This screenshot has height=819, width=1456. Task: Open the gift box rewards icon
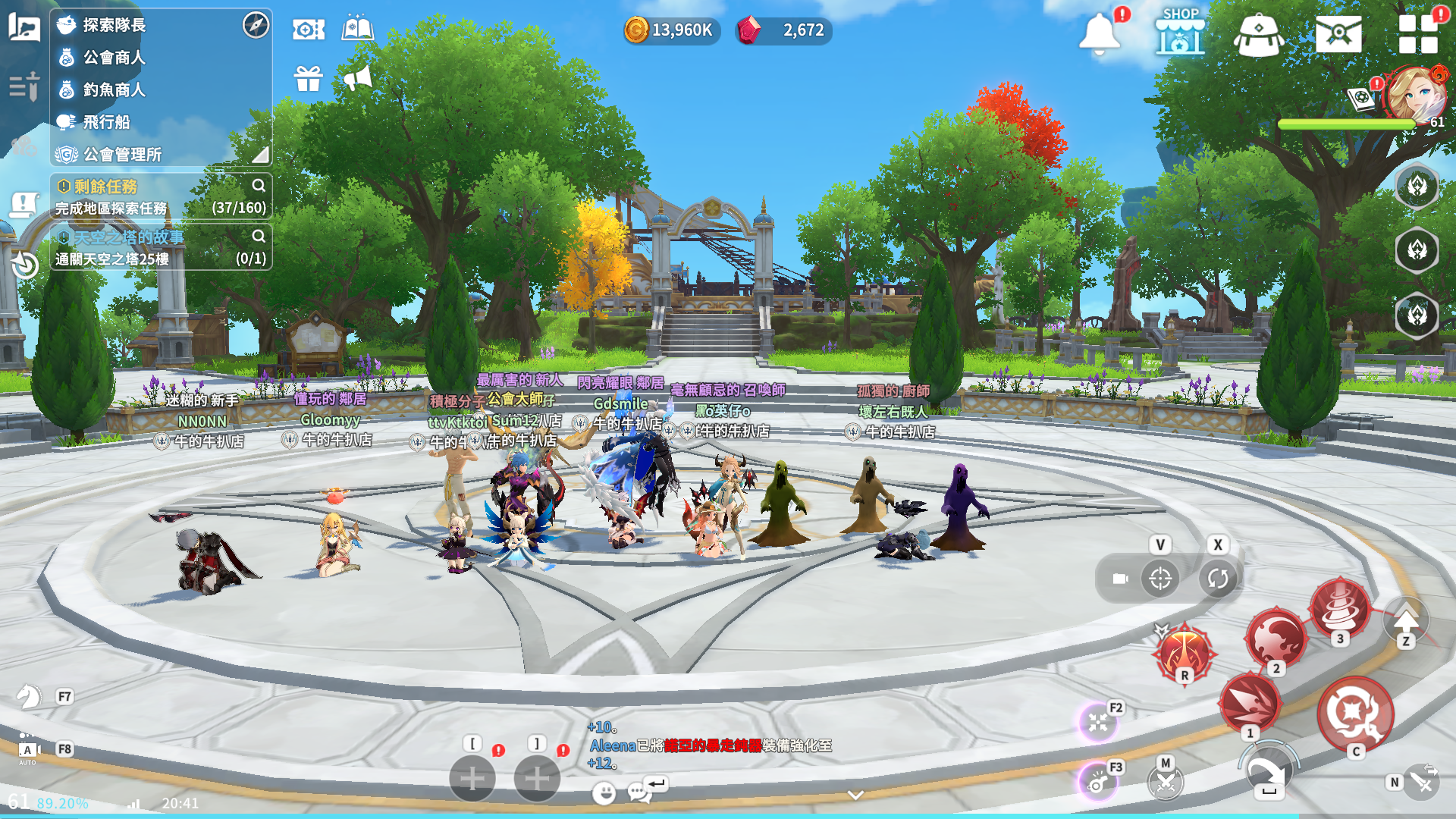(x=309, y=77)
